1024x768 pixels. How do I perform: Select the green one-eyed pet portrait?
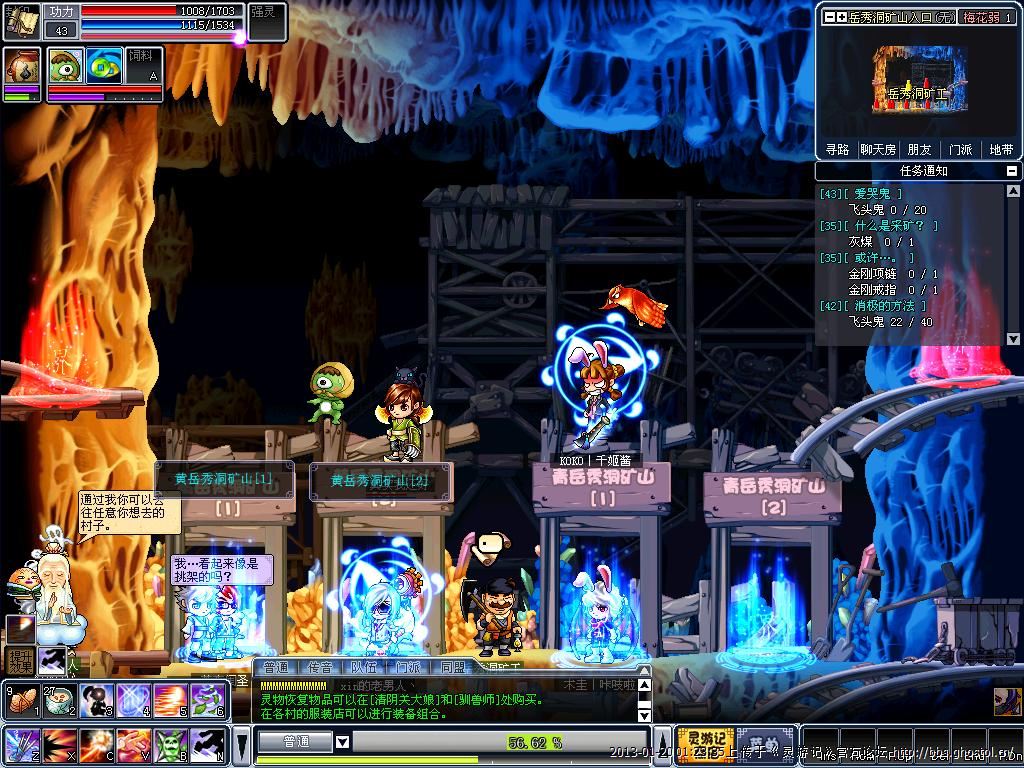[x=66, y=65]
